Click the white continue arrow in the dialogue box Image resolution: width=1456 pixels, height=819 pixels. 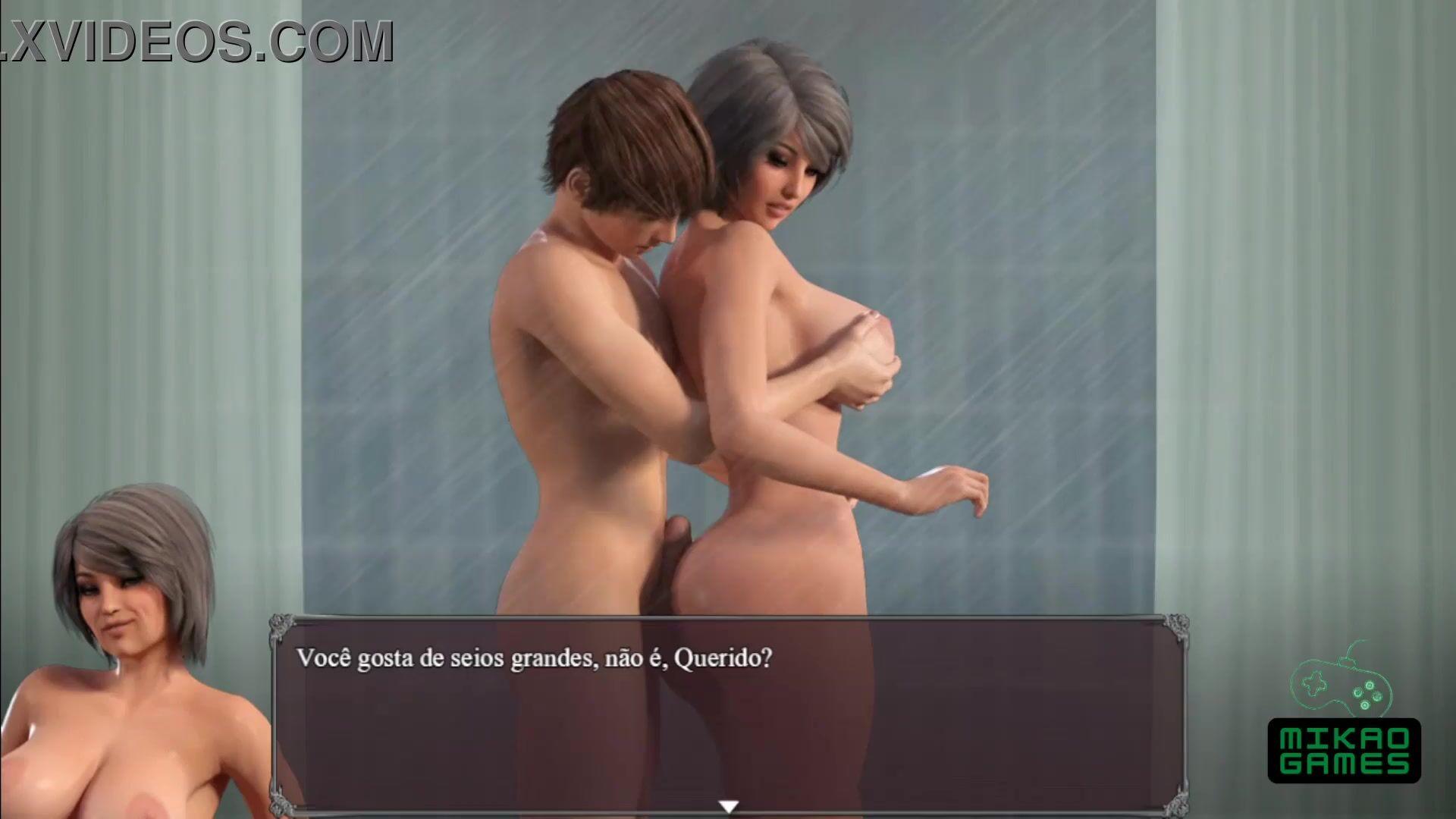click(x=728, y=807)
